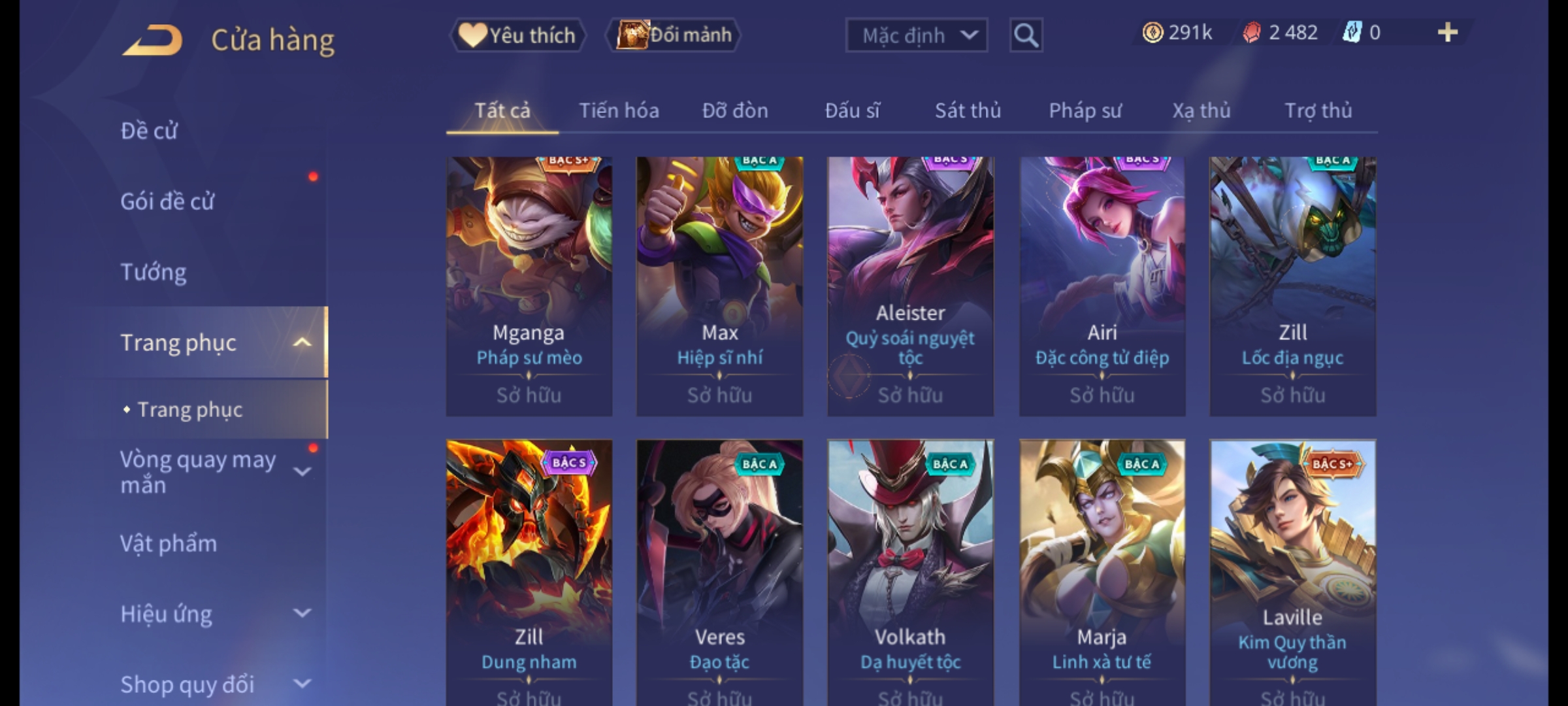Choose the Trợ thủ tab

[1318, 111]
